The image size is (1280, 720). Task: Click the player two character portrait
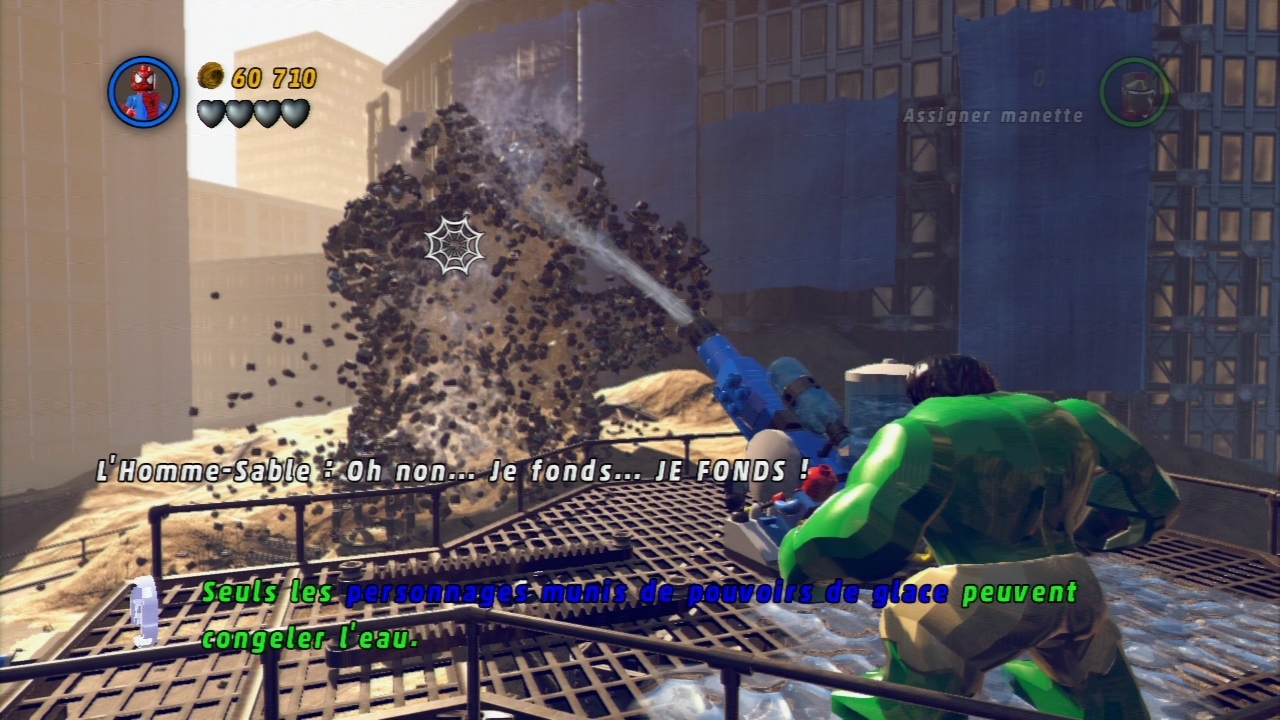[1134, 92]
